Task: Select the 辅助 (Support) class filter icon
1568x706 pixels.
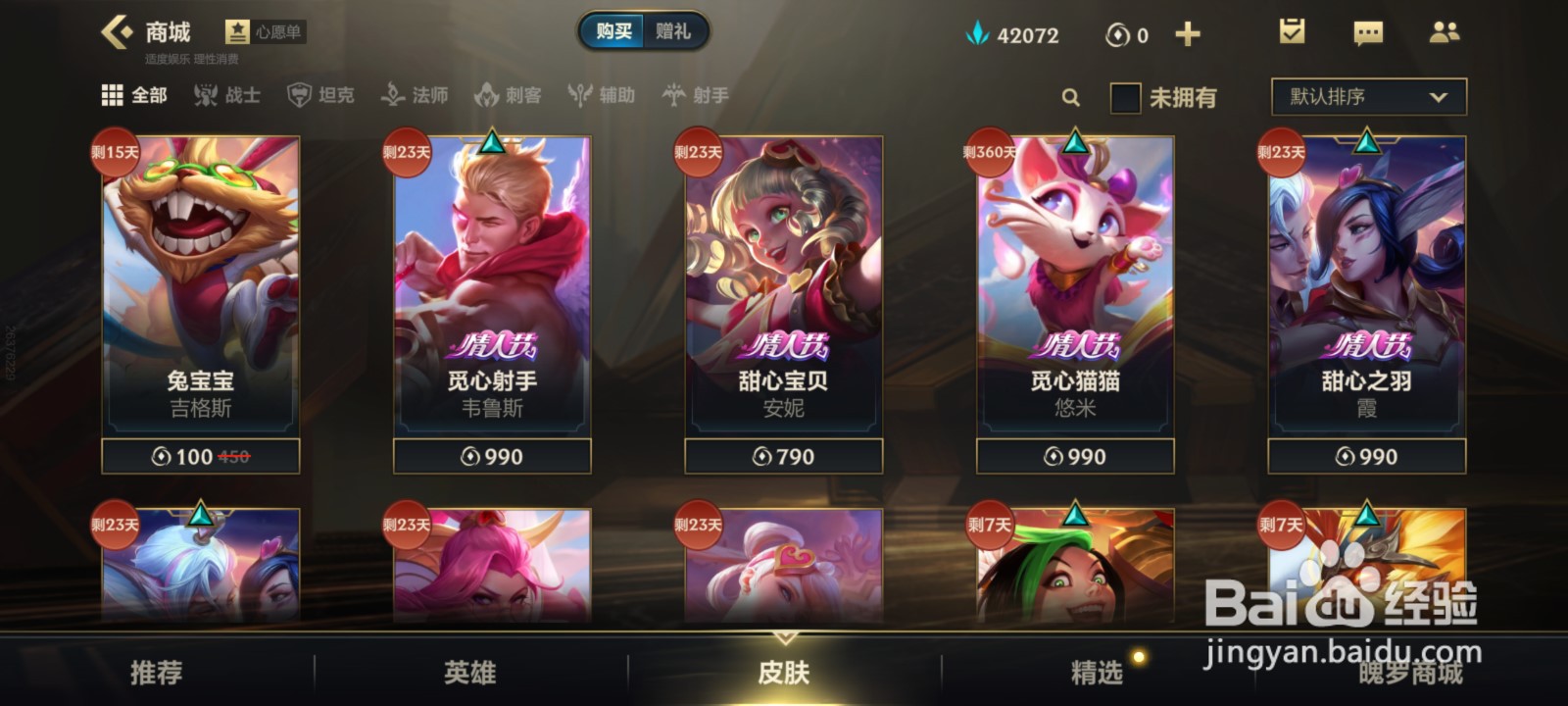Action: tap(578, 96)
